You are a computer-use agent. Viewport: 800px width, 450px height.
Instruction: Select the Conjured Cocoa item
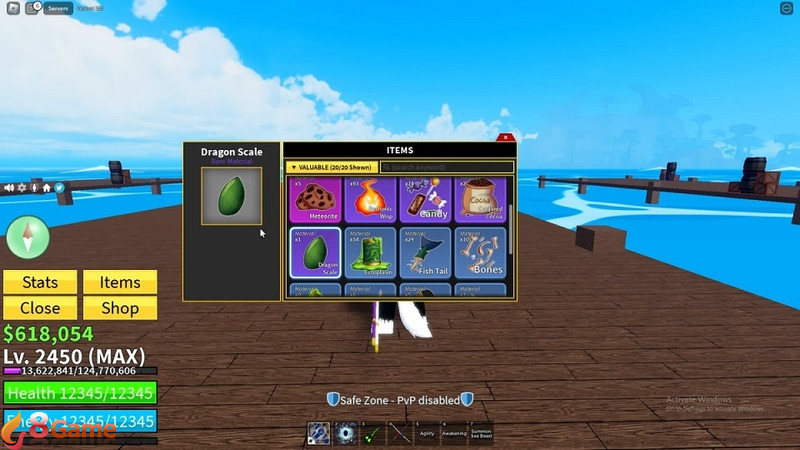[x=480, y=200]
